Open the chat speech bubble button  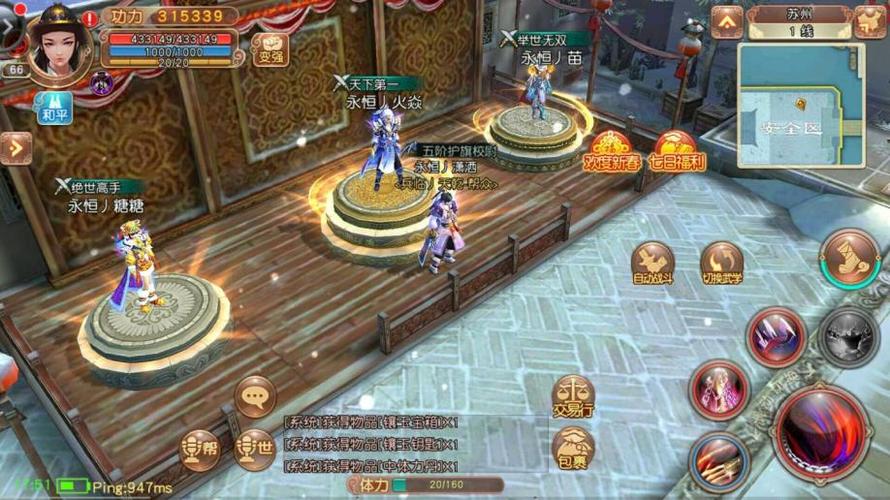click(x=255, y=396)
